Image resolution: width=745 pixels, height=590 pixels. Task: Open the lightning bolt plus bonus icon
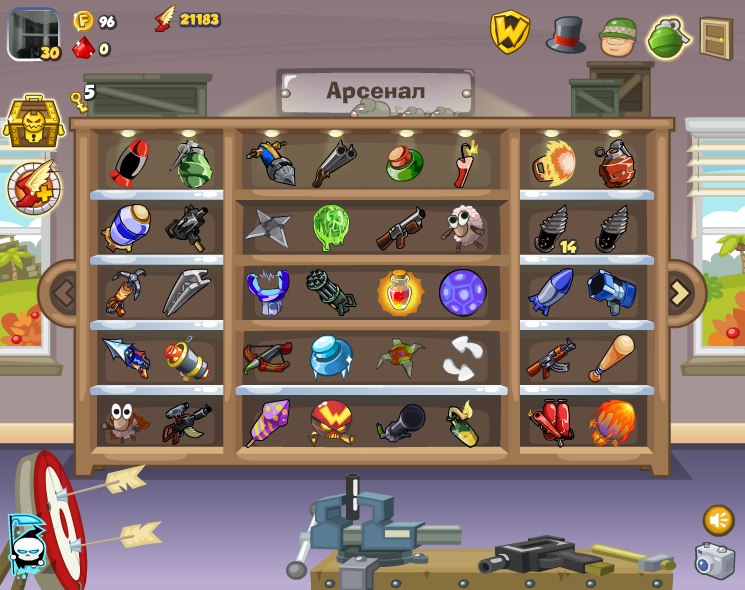point(33,187)
